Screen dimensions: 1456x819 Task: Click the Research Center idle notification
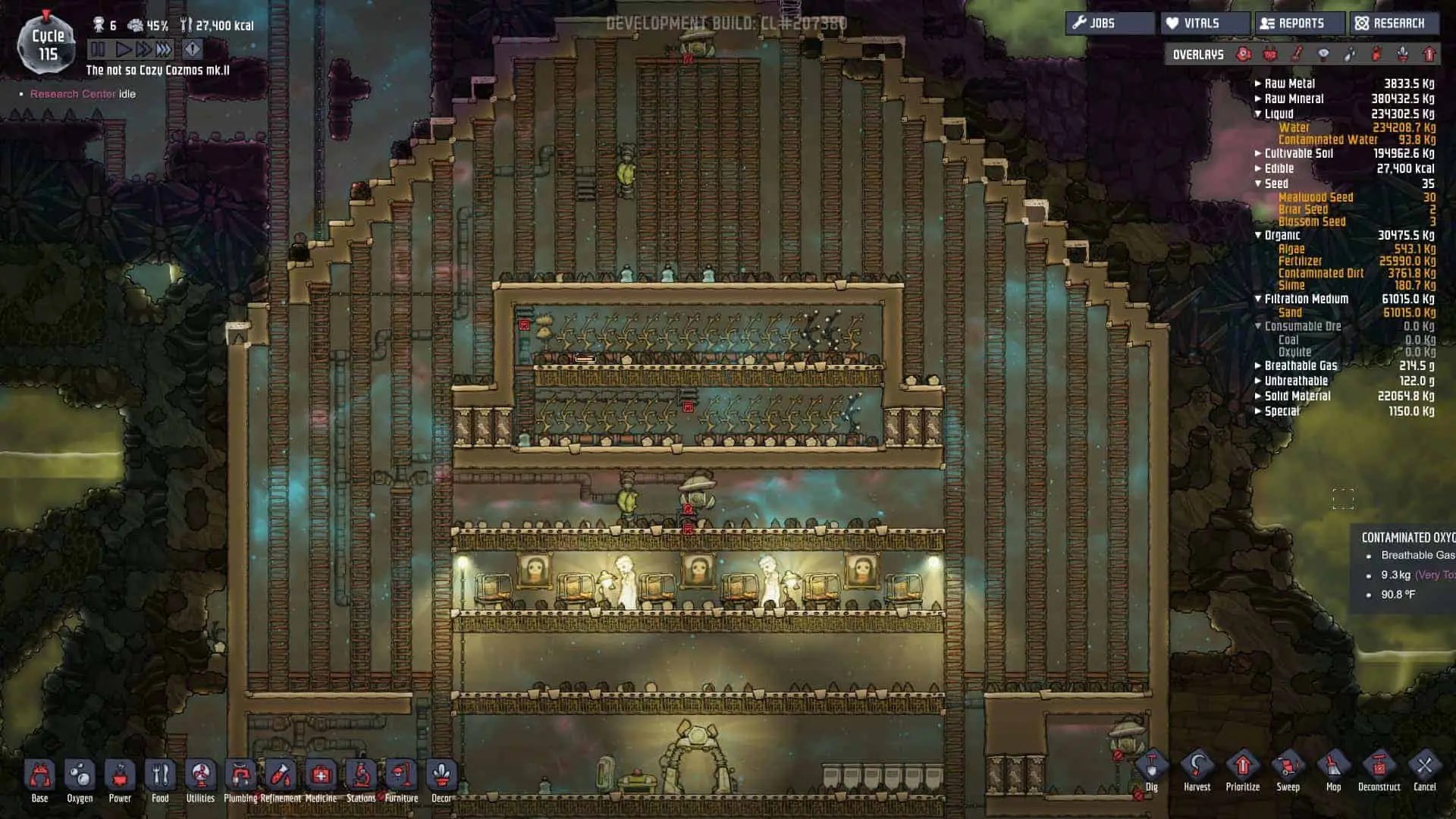78,93
